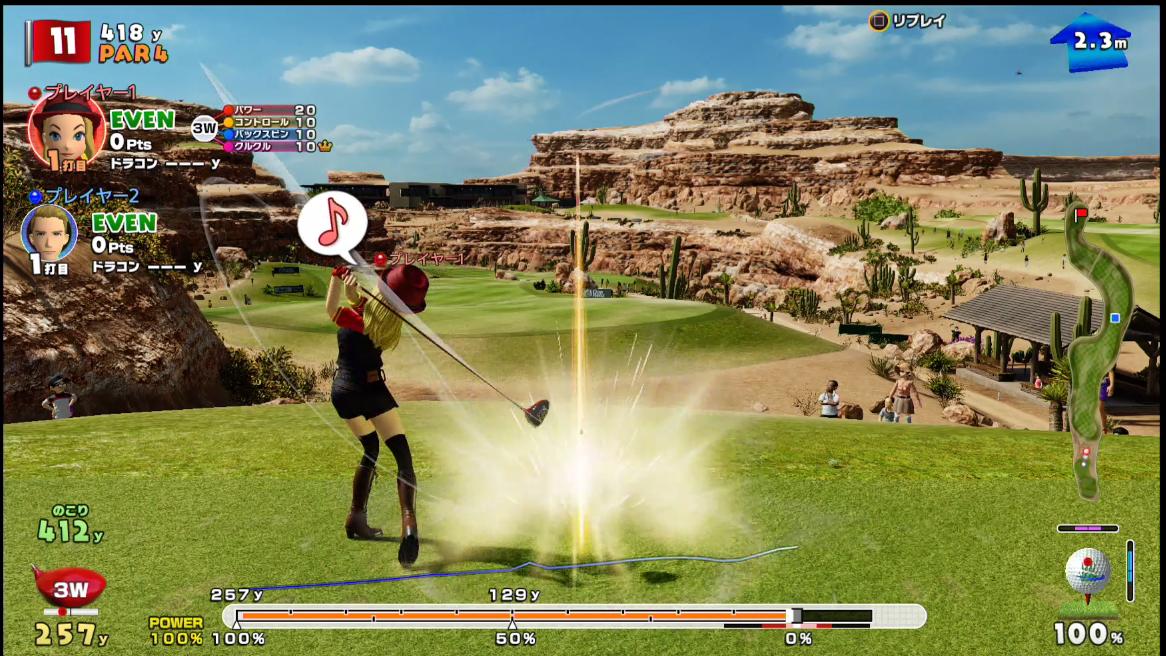The height and width of the screenshot is (656, 1166).
Task: Click the music note speech bubble
Action: click(331, 225)
